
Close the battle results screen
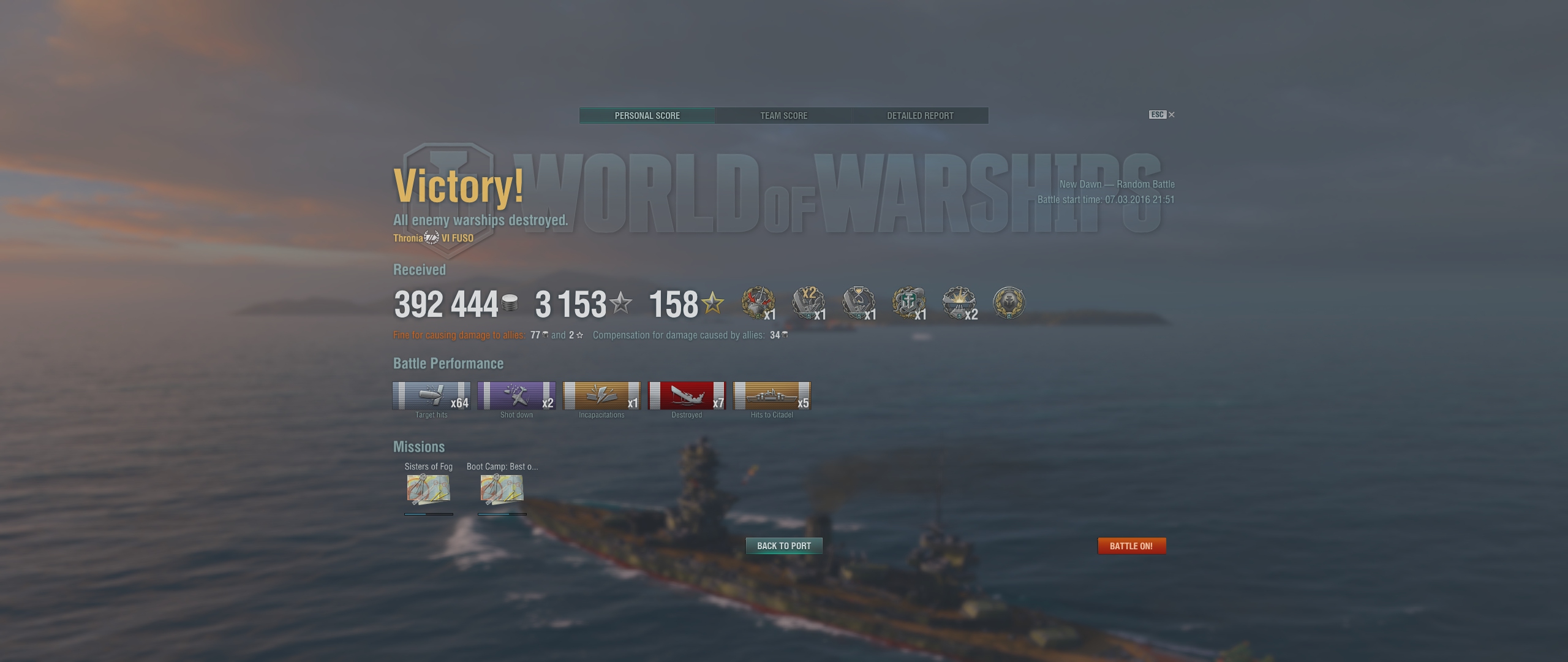point(1171,115)
